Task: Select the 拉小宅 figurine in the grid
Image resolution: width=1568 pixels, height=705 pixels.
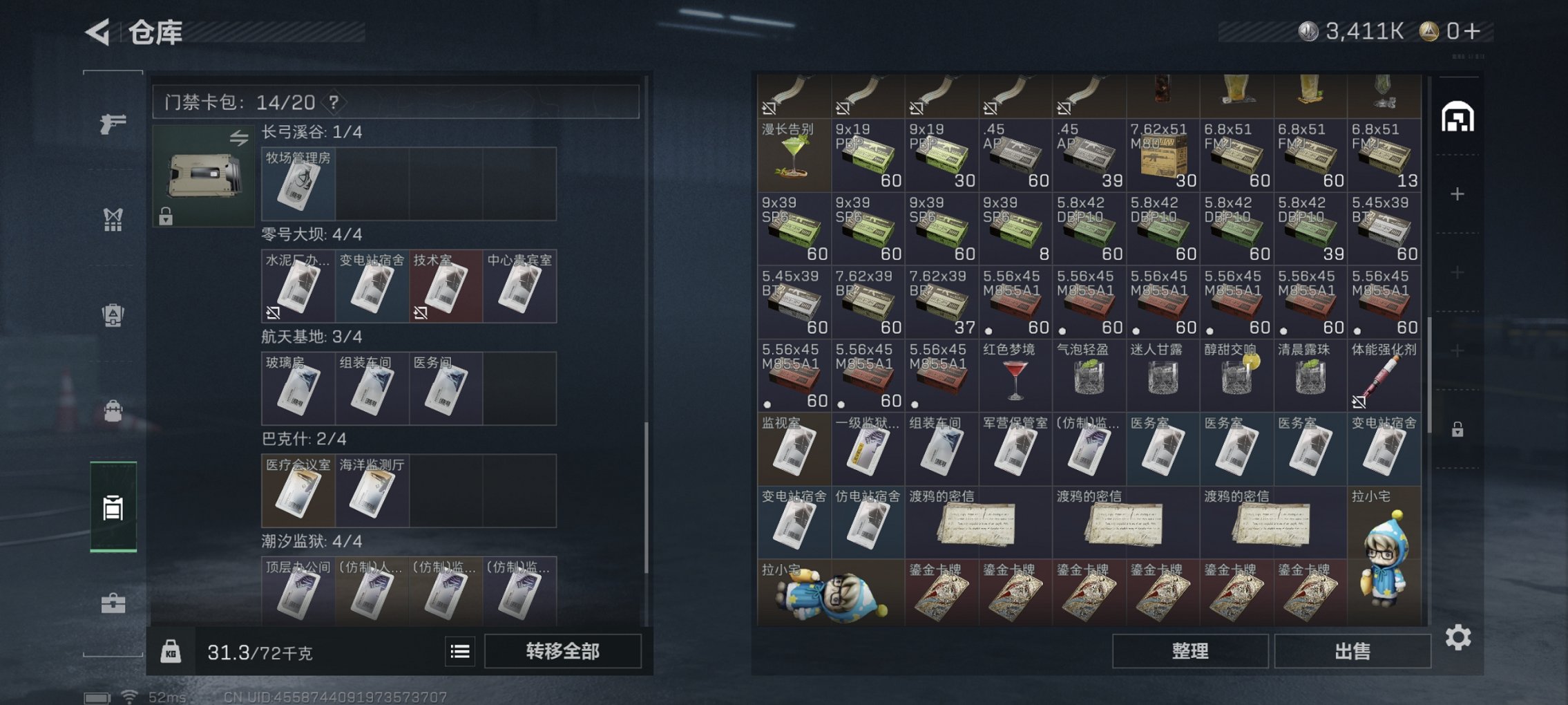Action: (1384, 549)
